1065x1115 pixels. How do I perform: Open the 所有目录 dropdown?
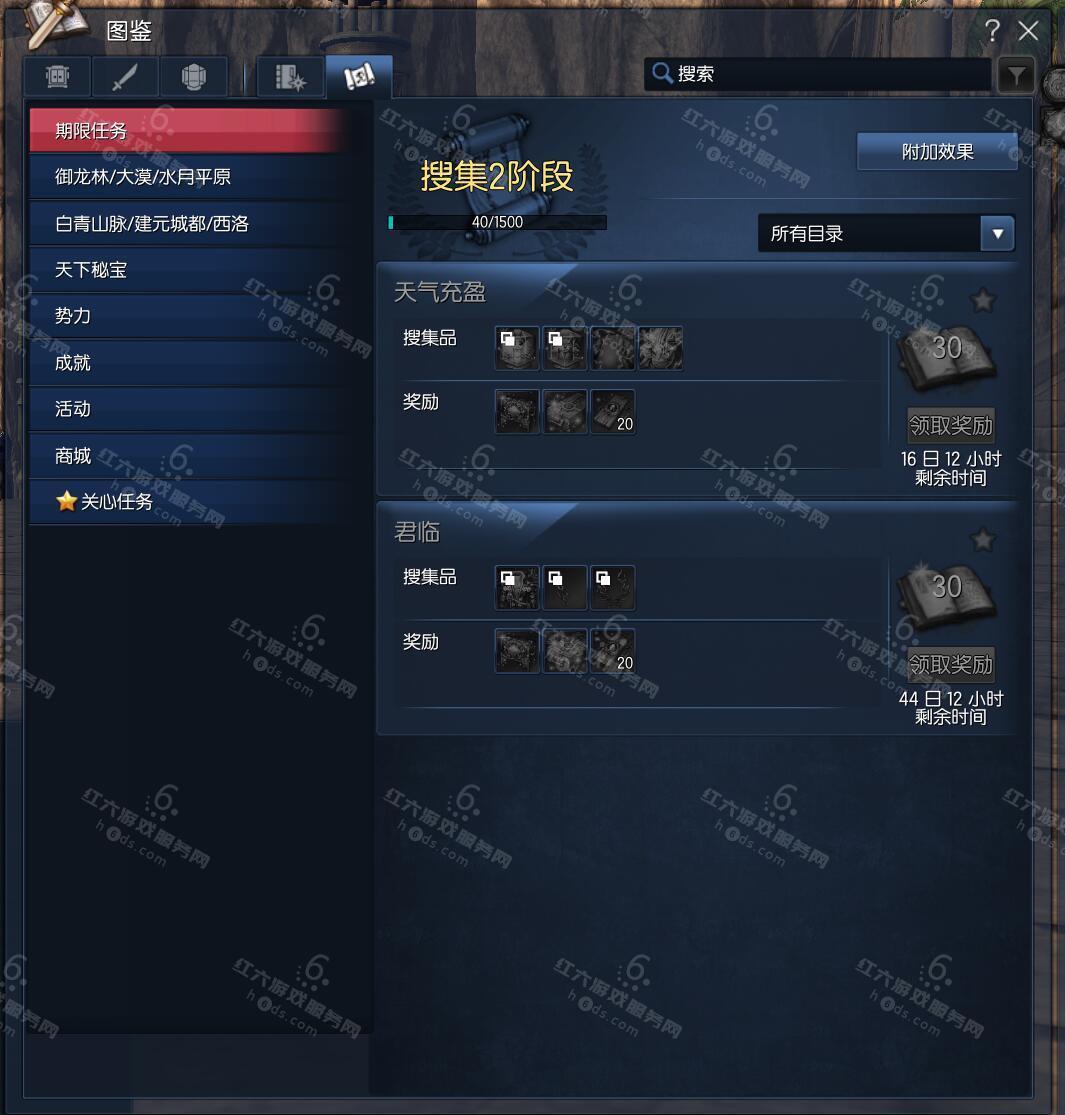886,234
